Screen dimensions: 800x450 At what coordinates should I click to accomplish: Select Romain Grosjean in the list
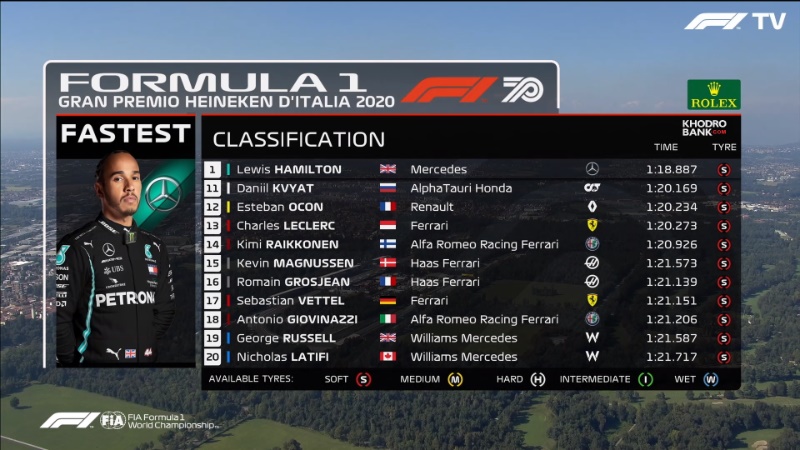tap(470, 282)
